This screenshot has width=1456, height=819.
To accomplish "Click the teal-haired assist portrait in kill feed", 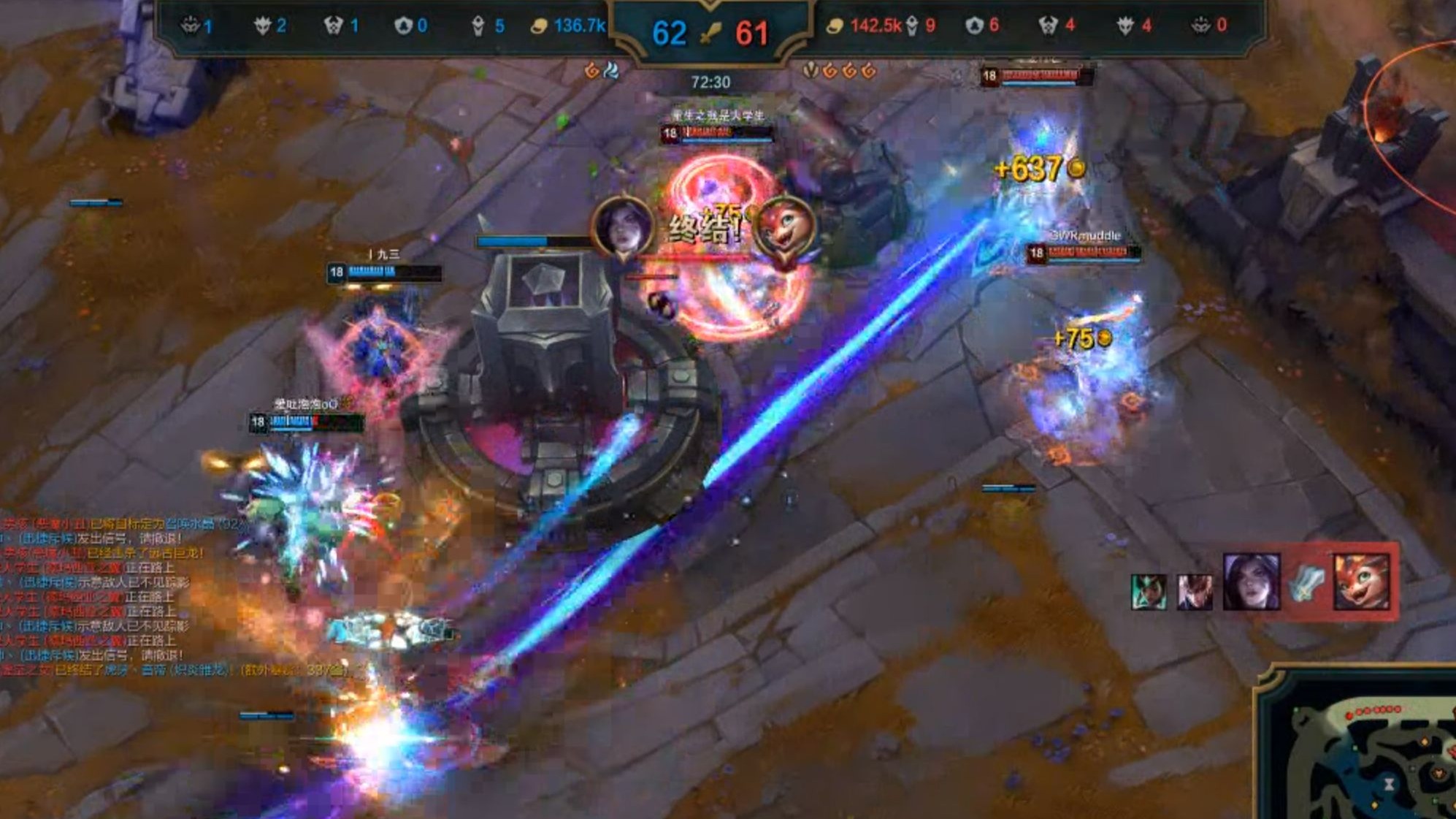I will coord(1149,591).
